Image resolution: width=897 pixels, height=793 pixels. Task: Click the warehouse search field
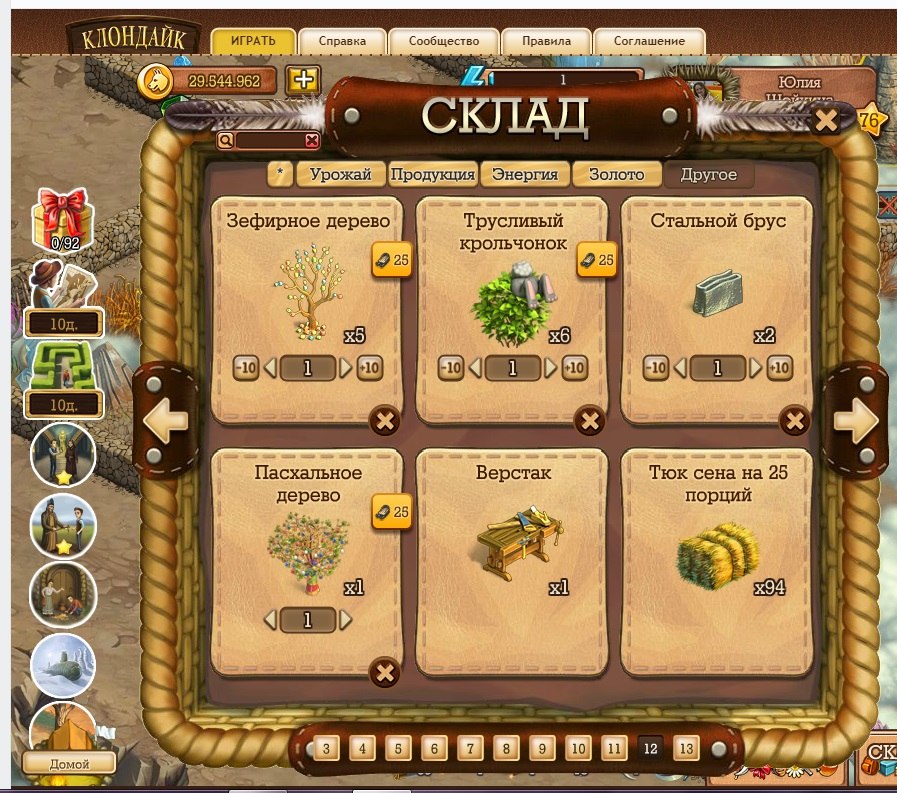tap(270, 141)
